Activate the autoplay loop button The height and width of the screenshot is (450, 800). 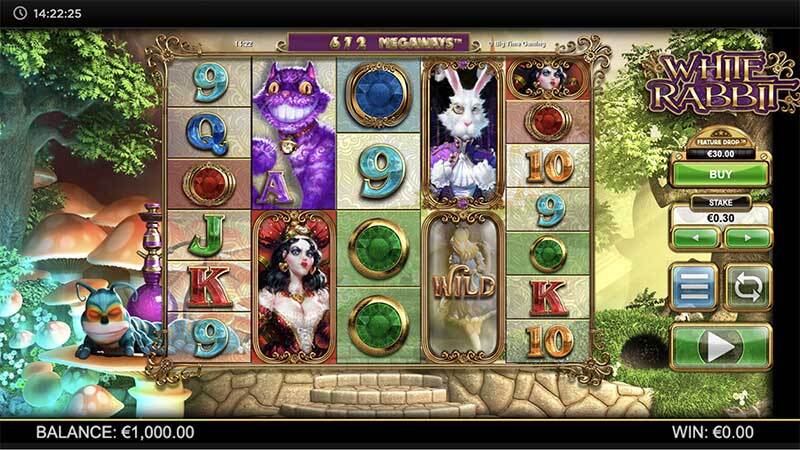(746, 286)
